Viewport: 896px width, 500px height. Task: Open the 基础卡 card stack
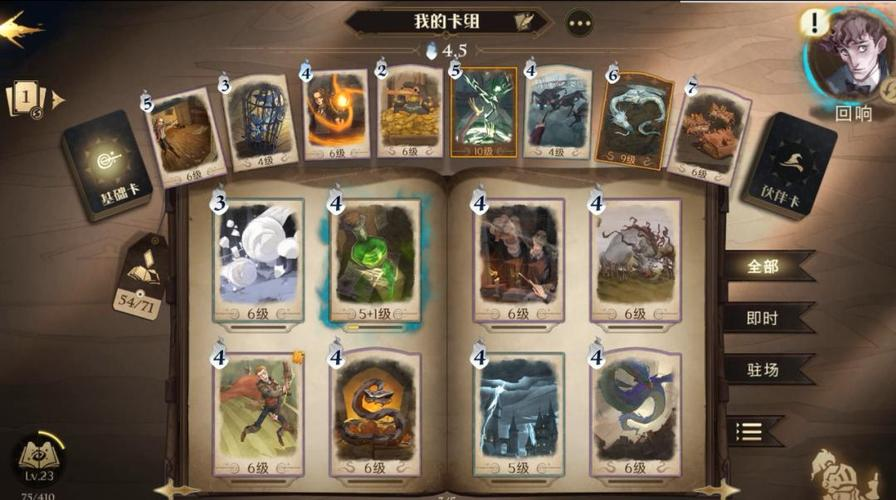click(x=106, y=163)
